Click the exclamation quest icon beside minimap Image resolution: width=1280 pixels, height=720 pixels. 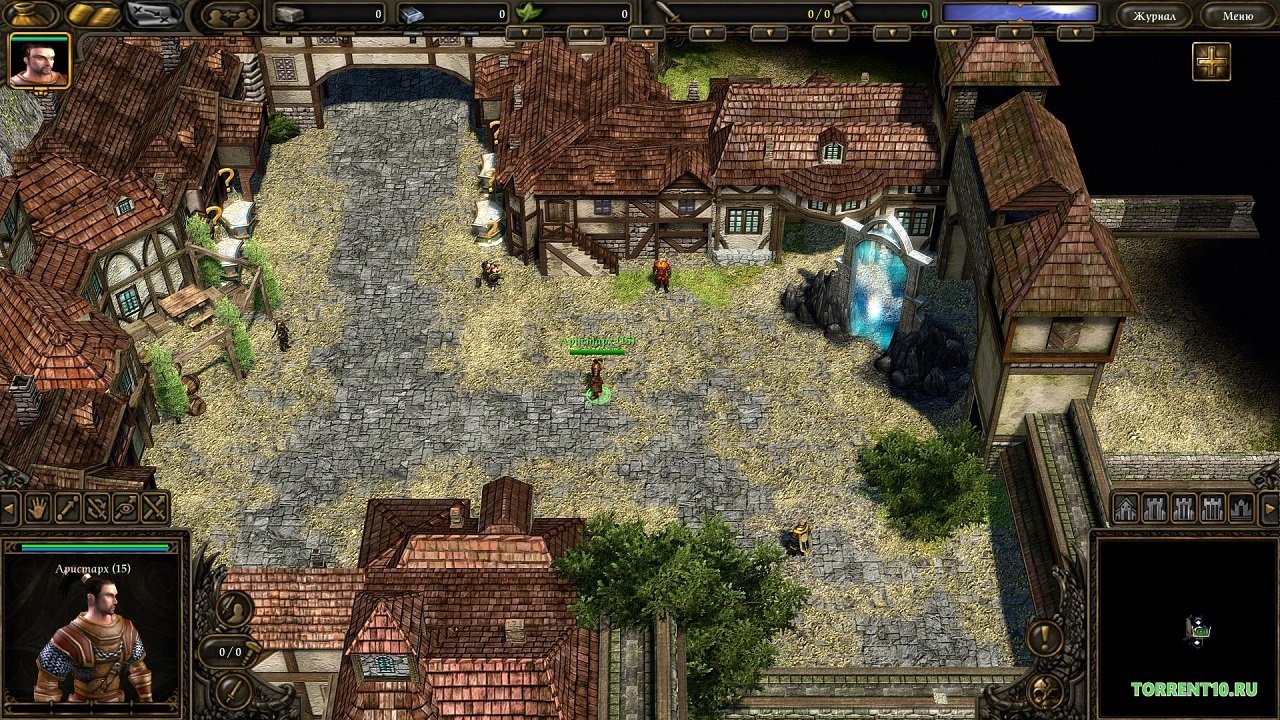(1044, 636)
